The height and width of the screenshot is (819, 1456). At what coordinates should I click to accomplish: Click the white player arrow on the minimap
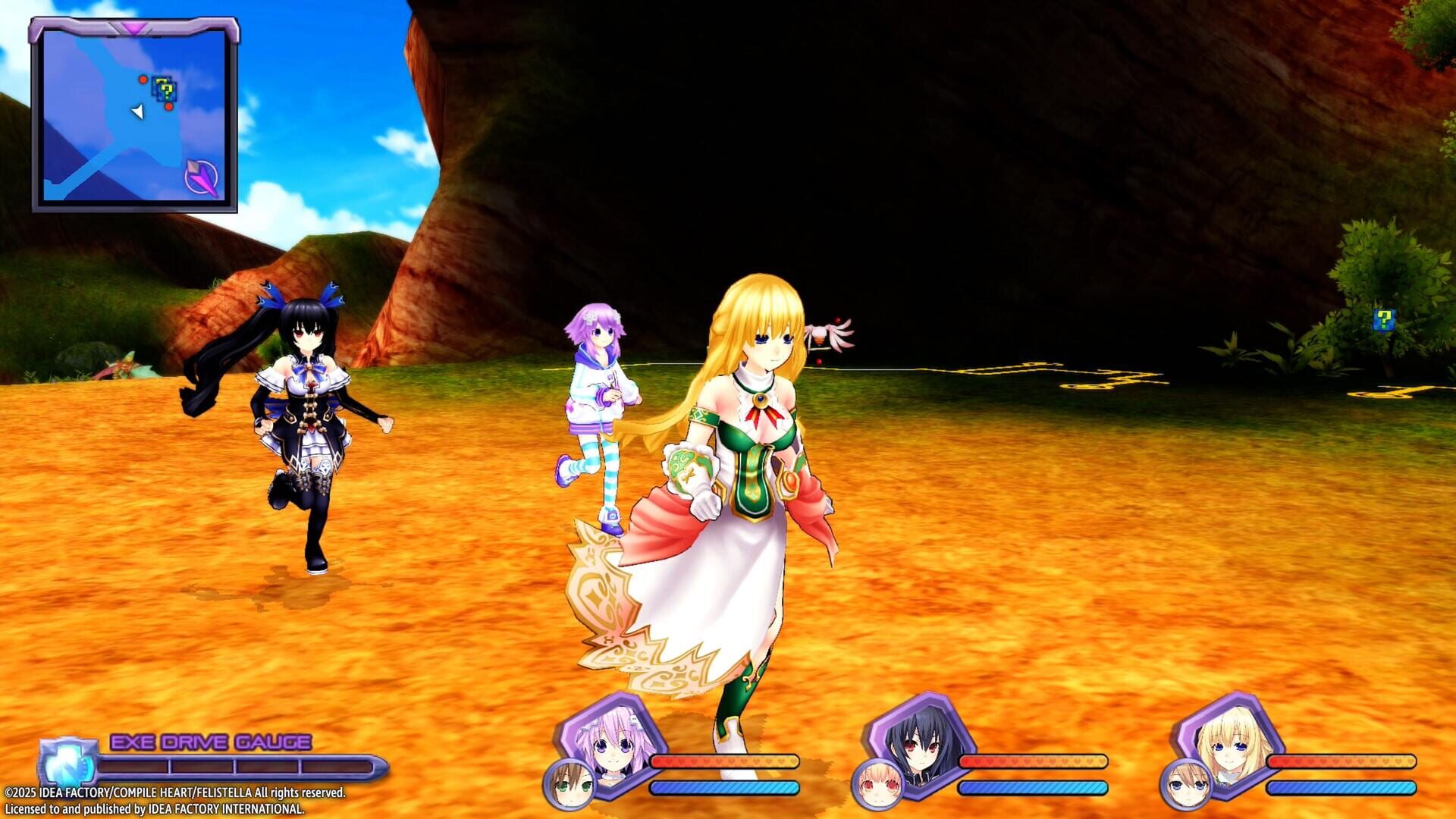(136, 111)
